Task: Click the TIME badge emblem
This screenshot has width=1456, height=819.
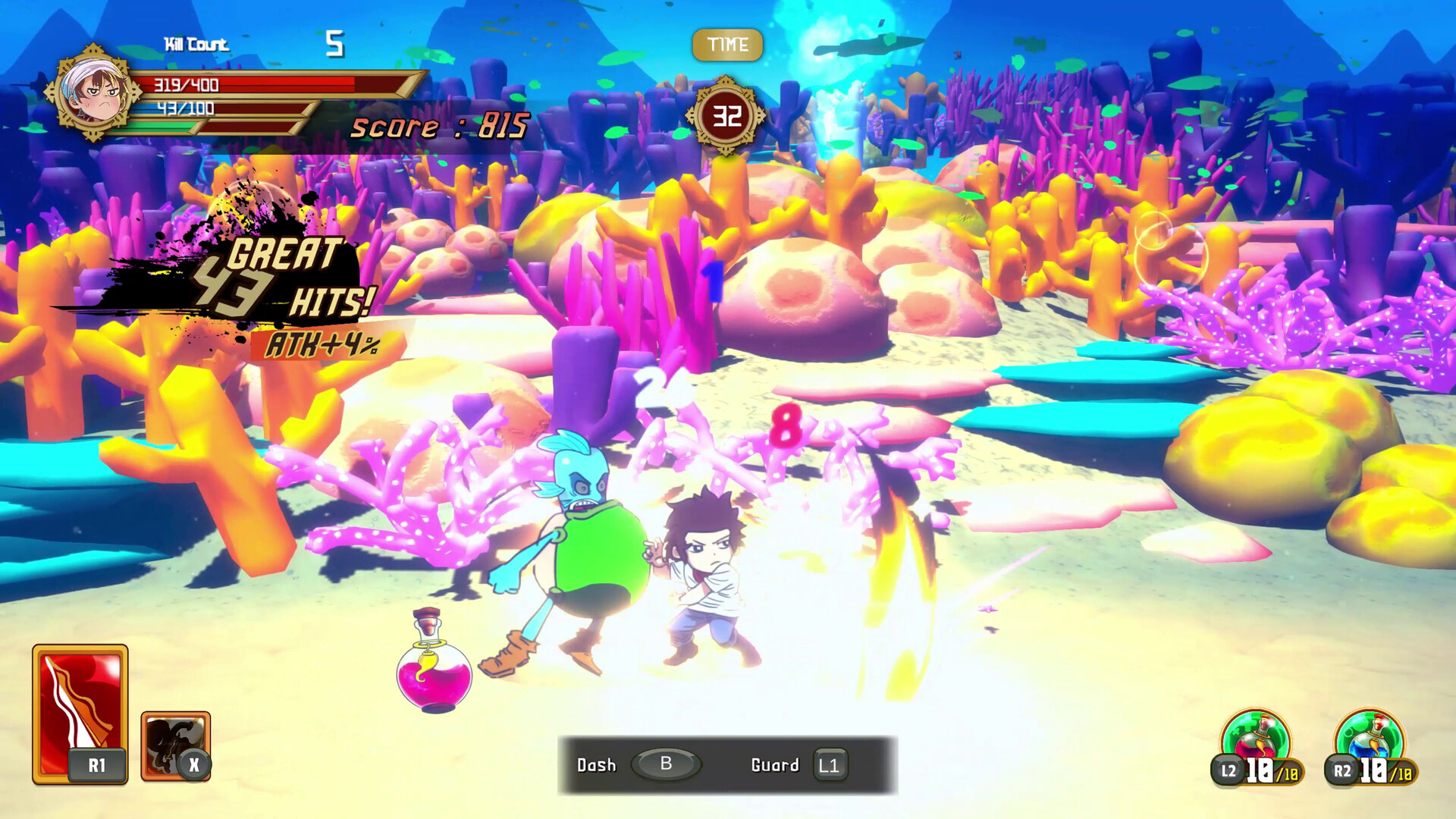Action: pyautogui.click(x=726, y=44)
